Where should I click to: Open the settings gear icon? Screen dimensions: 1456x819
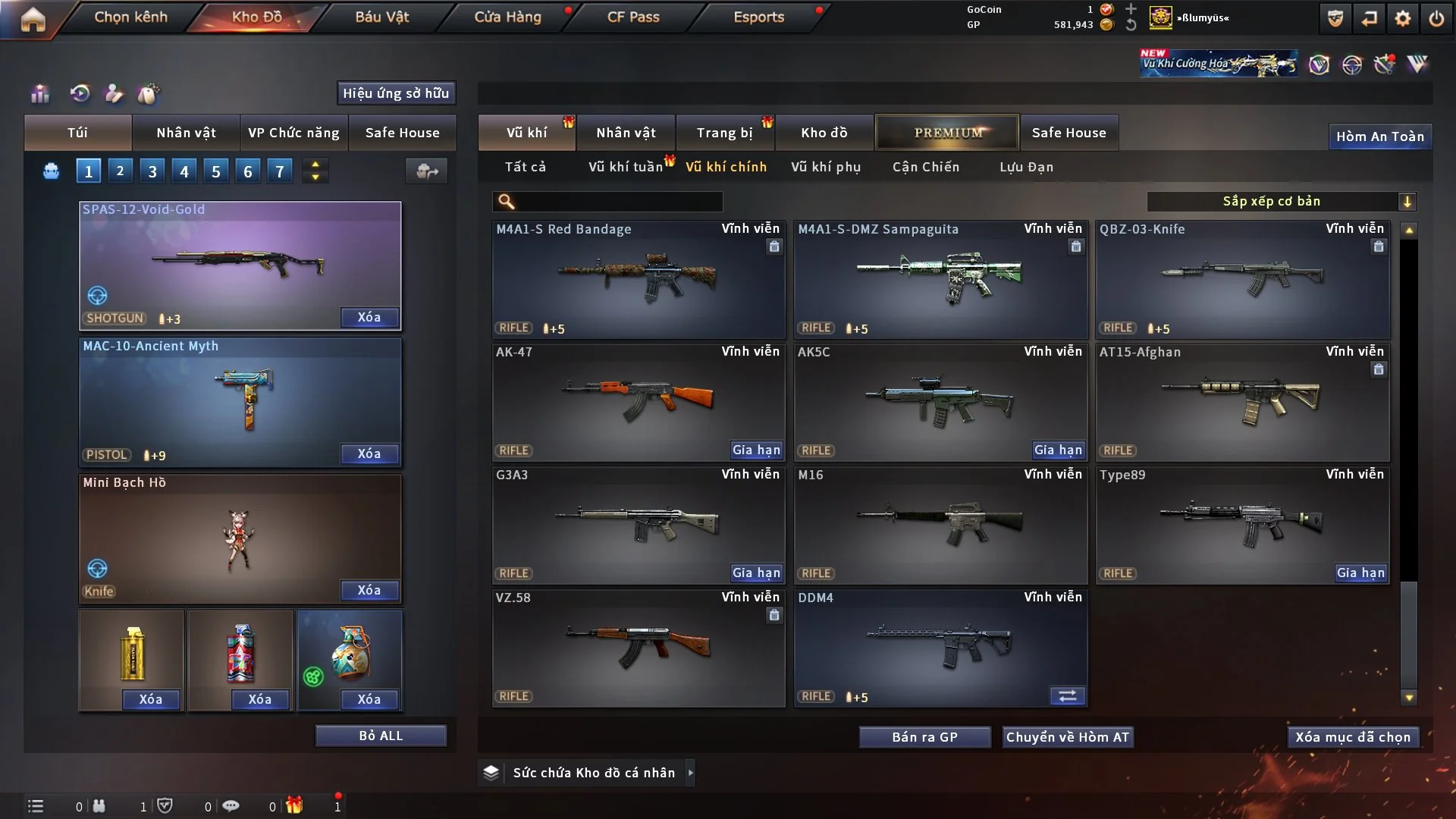point(1402,19)
